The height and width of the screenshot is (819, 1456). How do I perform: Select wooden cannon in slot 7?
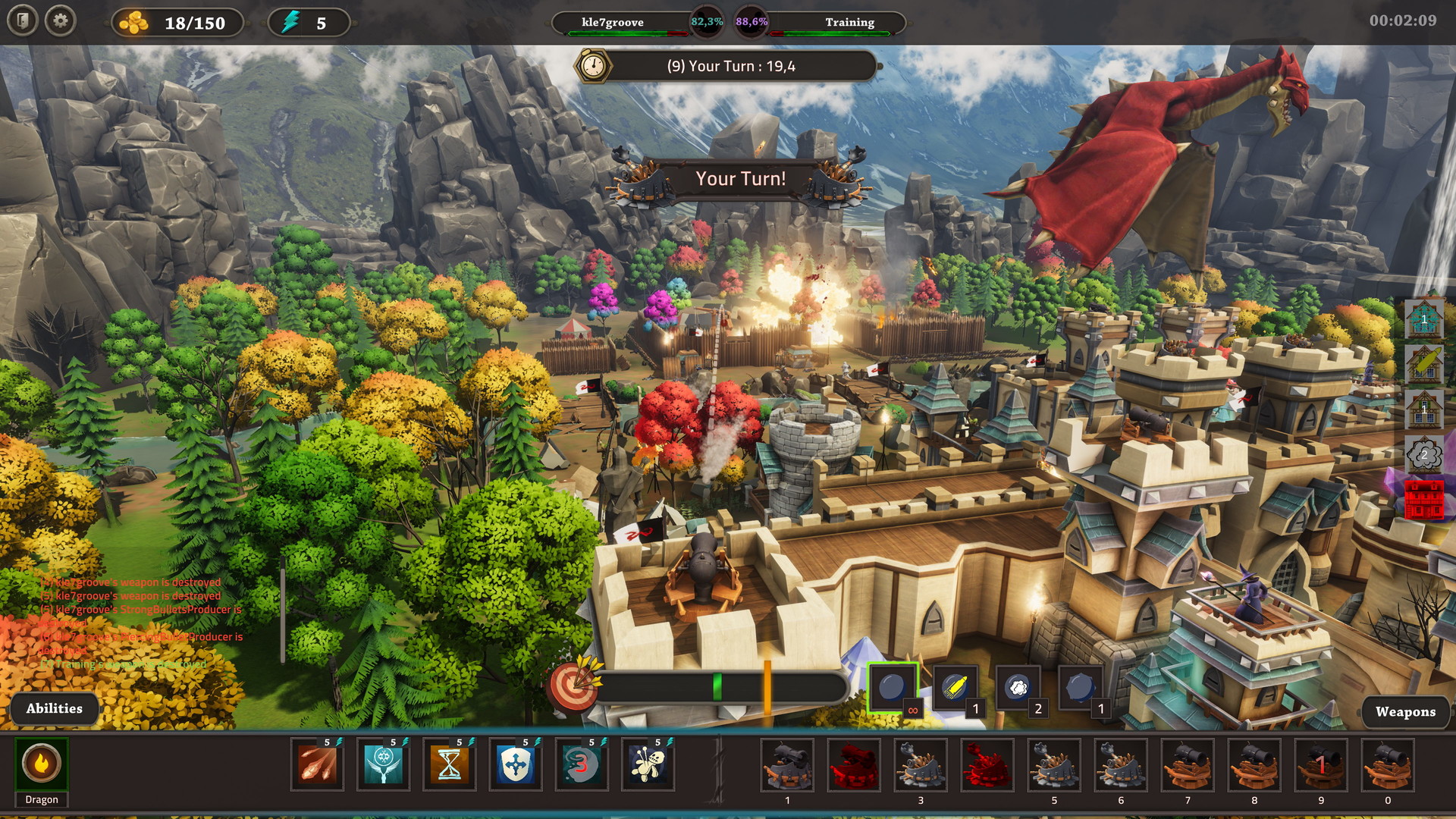(1188, 766)
